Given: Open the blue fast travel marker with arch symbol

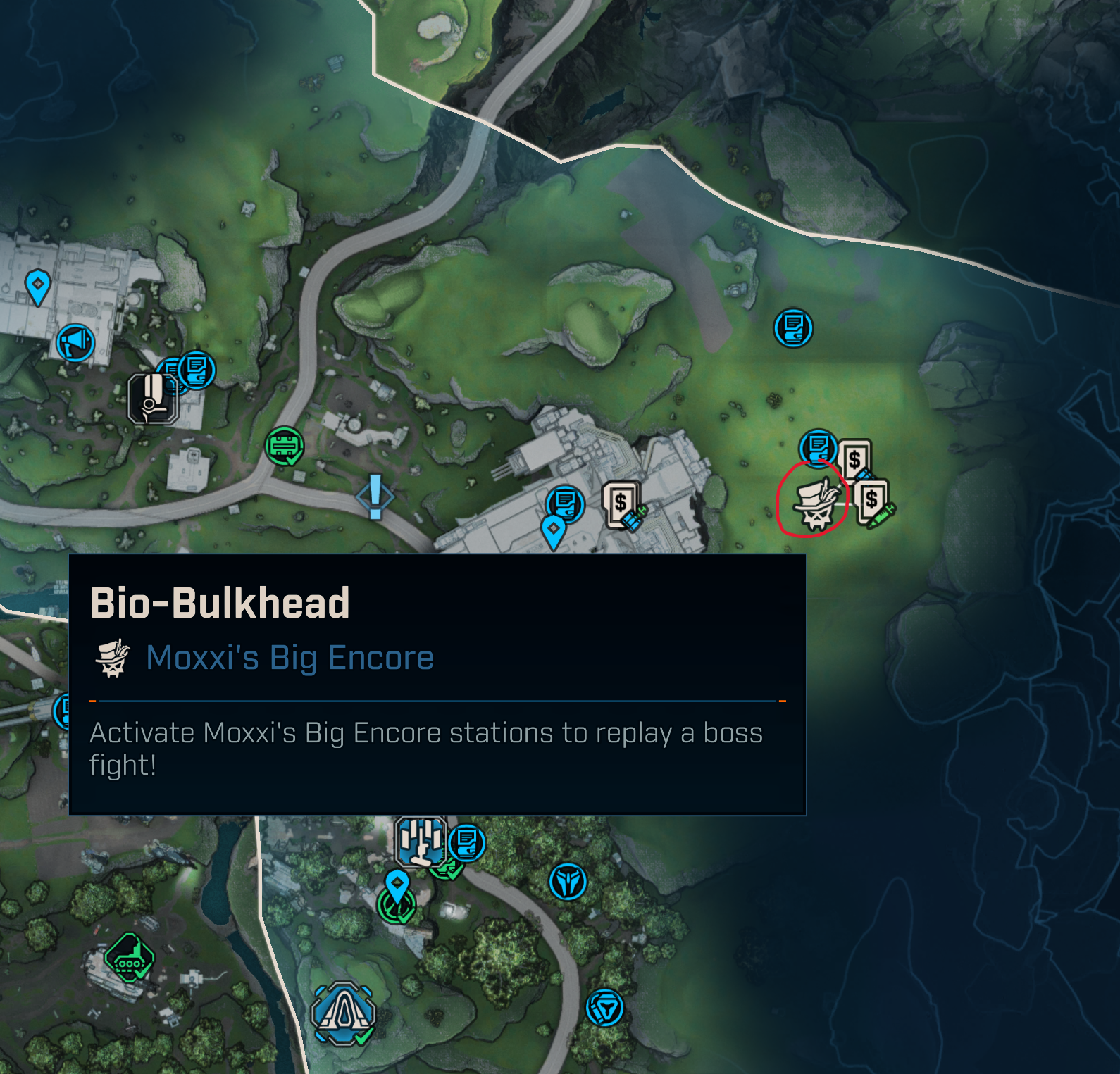Looking at the screenshot, I should point(343,1014).
